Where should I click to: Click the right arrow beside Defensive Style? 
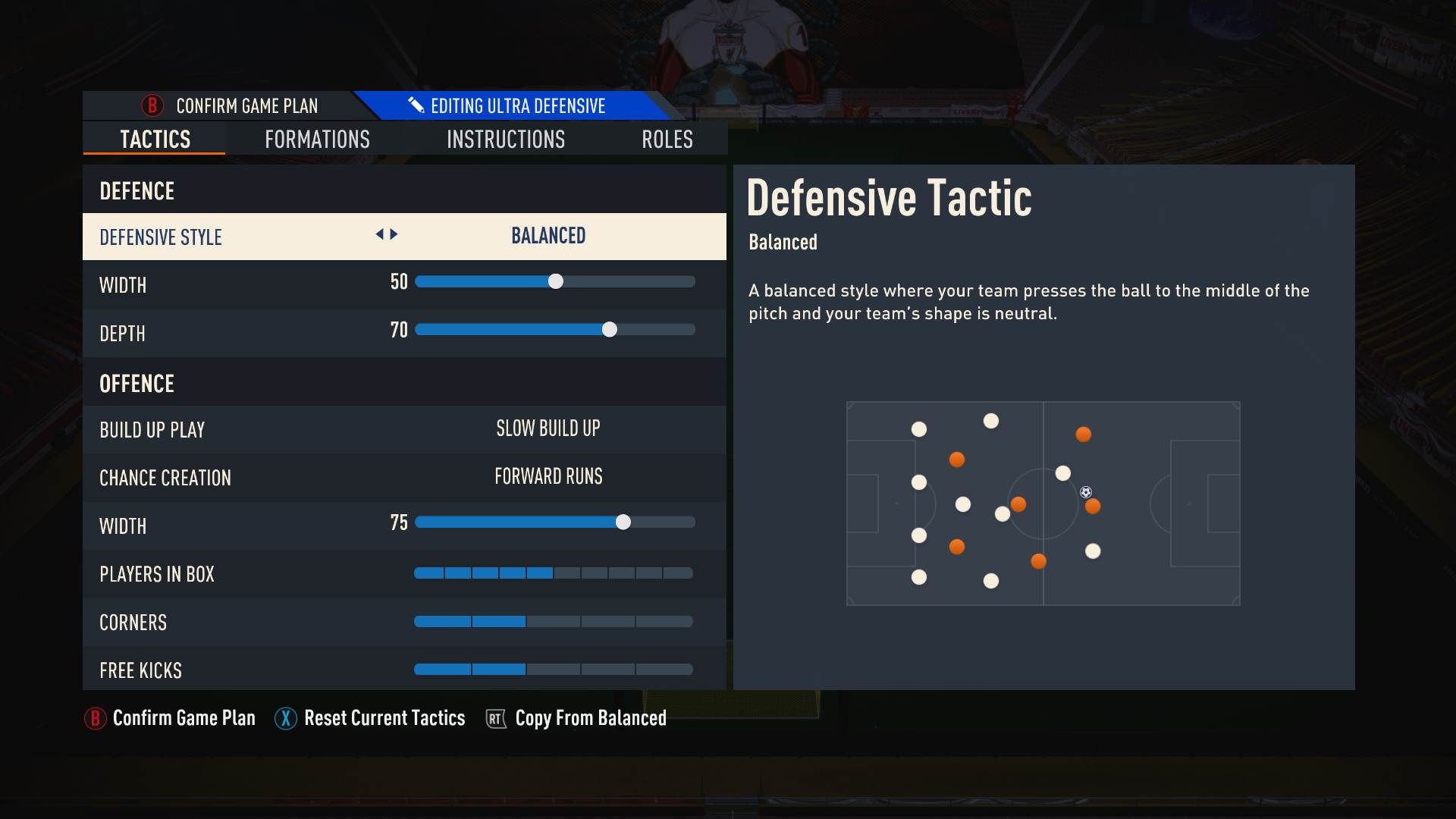394,235
